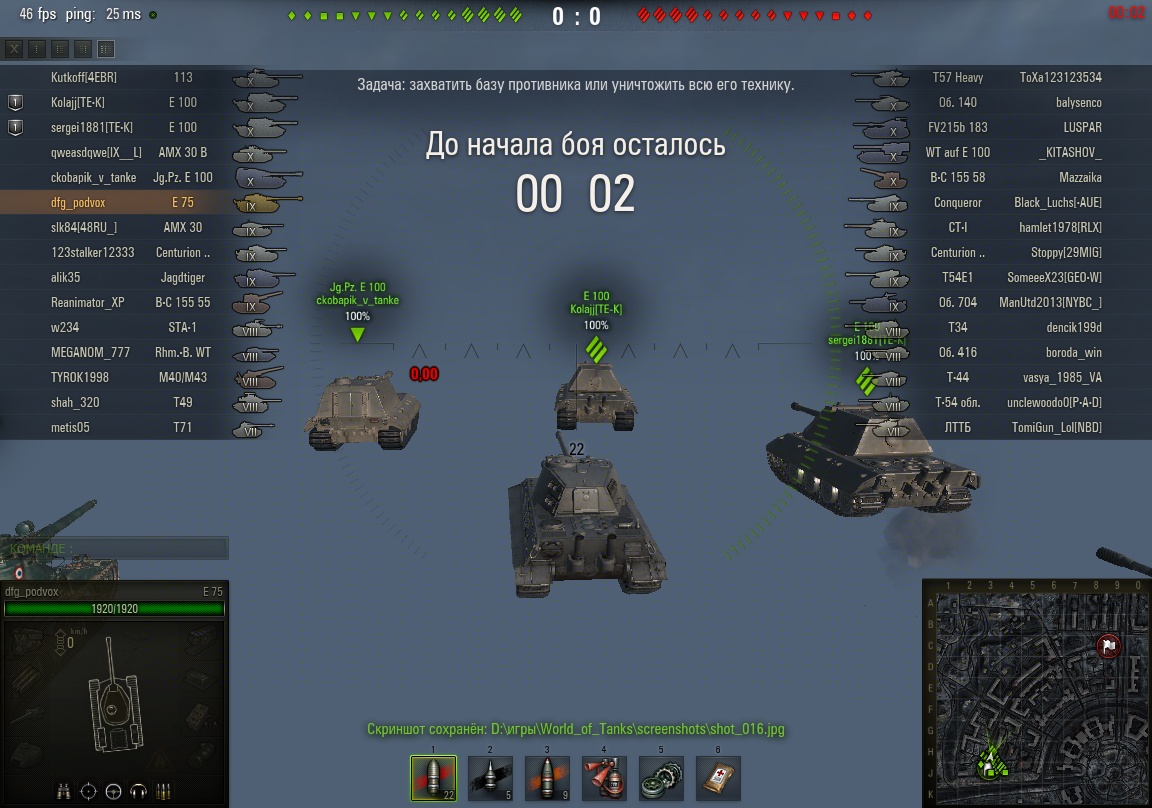Click the headphones radio operator icon

pos(139,791)
